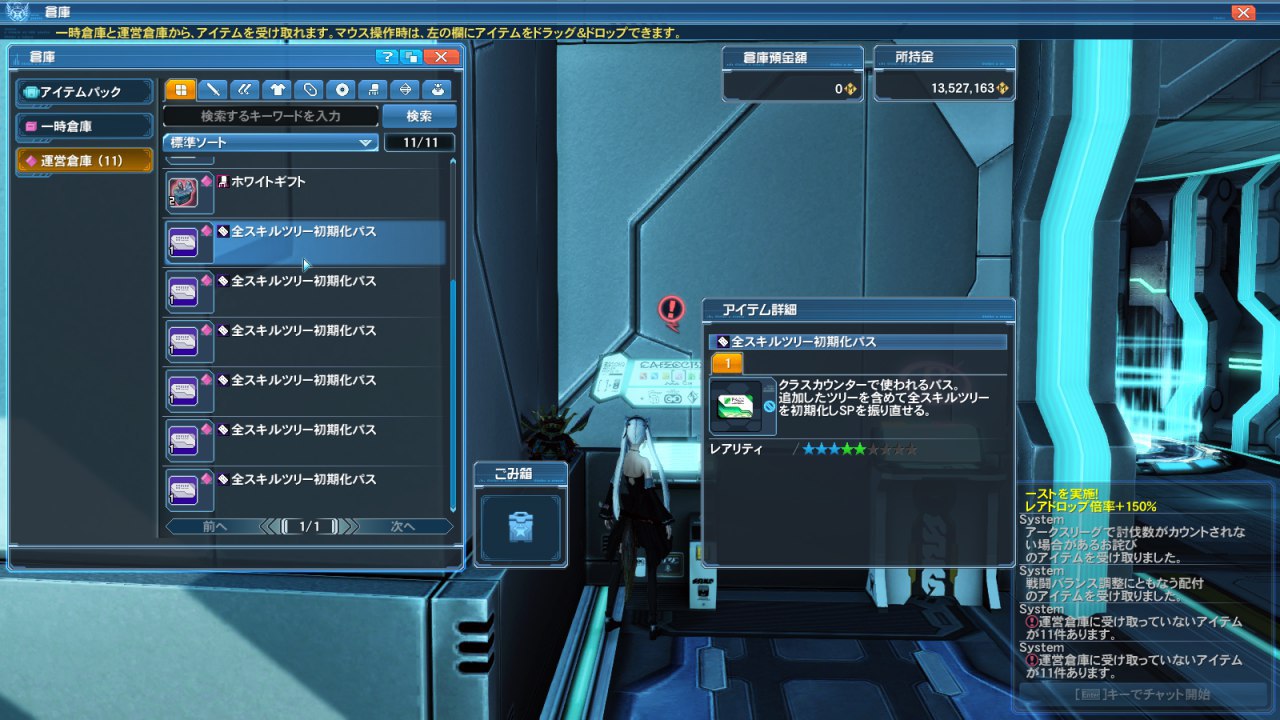Open the disc category filter tab

[x=343, y=90]
